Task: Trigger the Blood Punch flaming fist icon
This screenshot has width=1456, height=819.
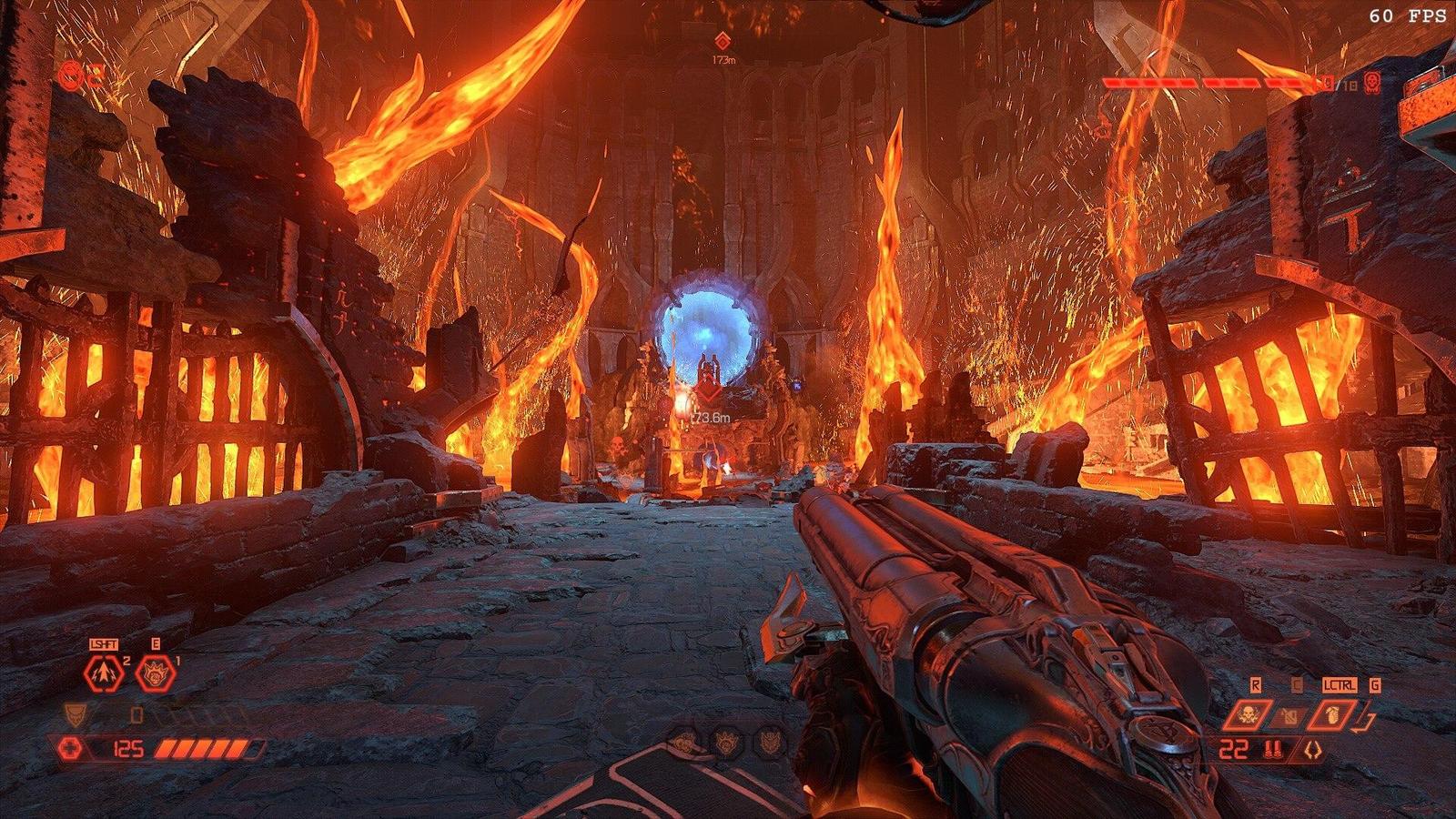Action: (155, 674)
